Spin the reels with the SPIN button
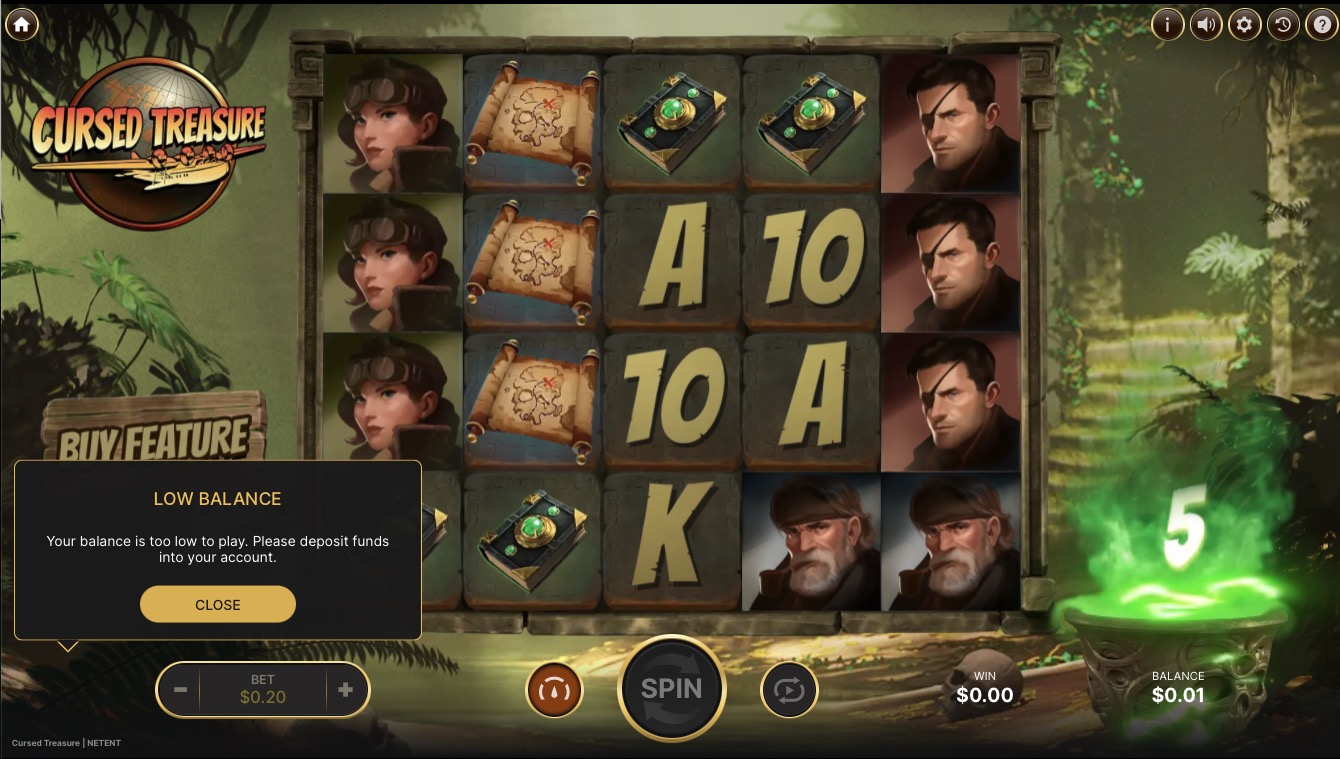Viewport: 1340px width, 759px height. click(x=671, y=689)
